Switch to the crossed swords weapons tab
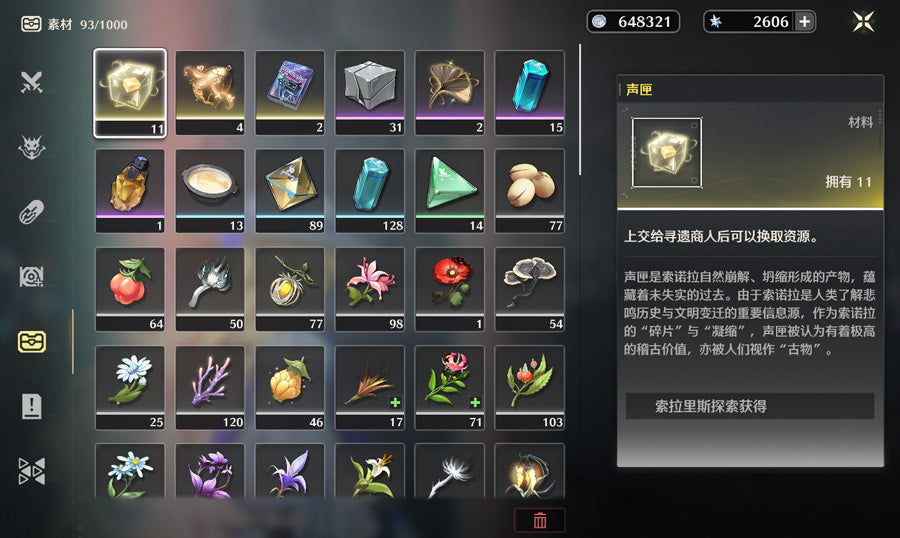The width and height of the screenshot is (900, 538). 31,83
